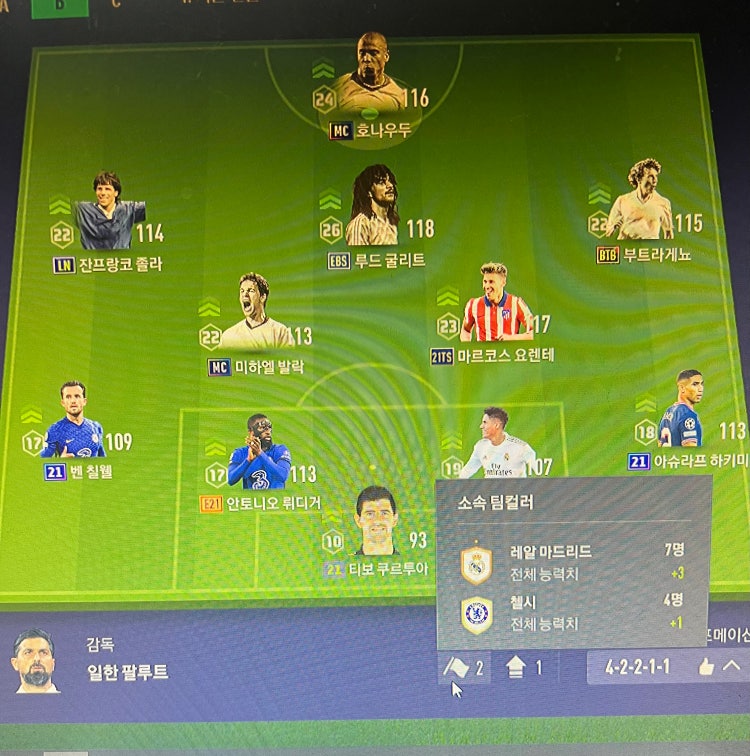Viewport: 750px width, 756px height.
Task: Click the upward arrow bonus icon
Action: click(517, 667)
